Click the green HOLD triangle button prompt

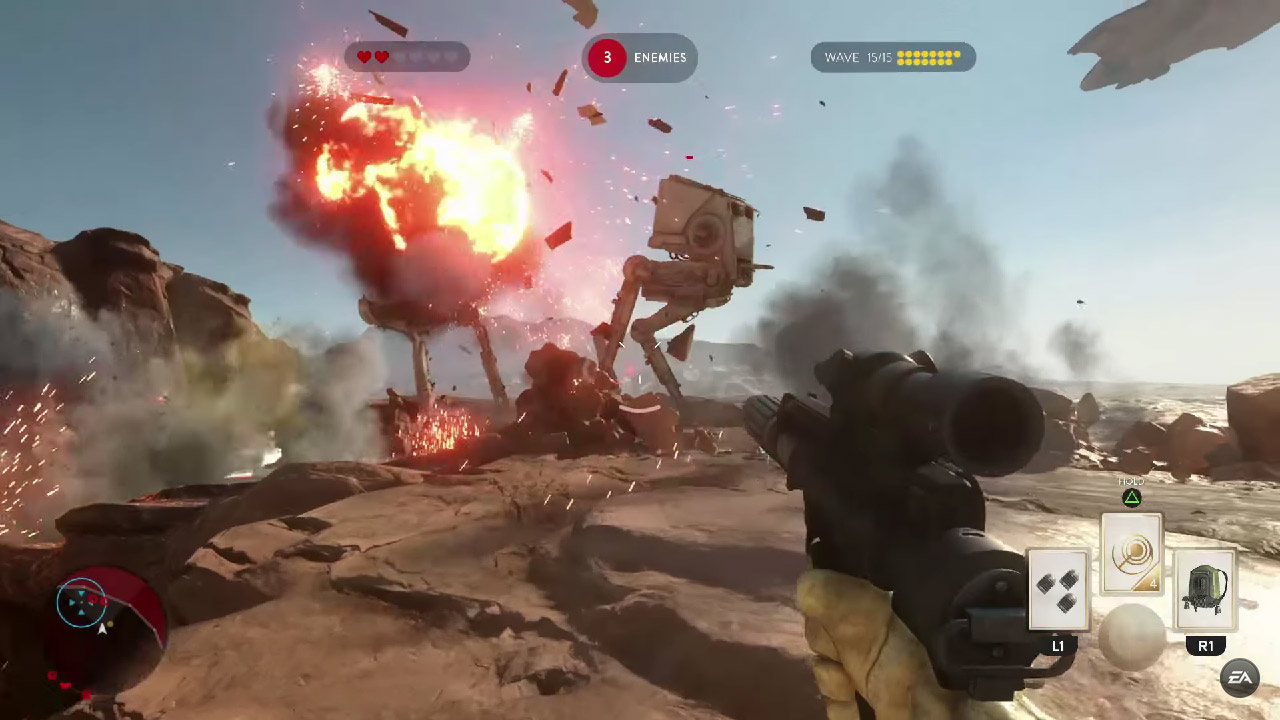click(1131, 497)
